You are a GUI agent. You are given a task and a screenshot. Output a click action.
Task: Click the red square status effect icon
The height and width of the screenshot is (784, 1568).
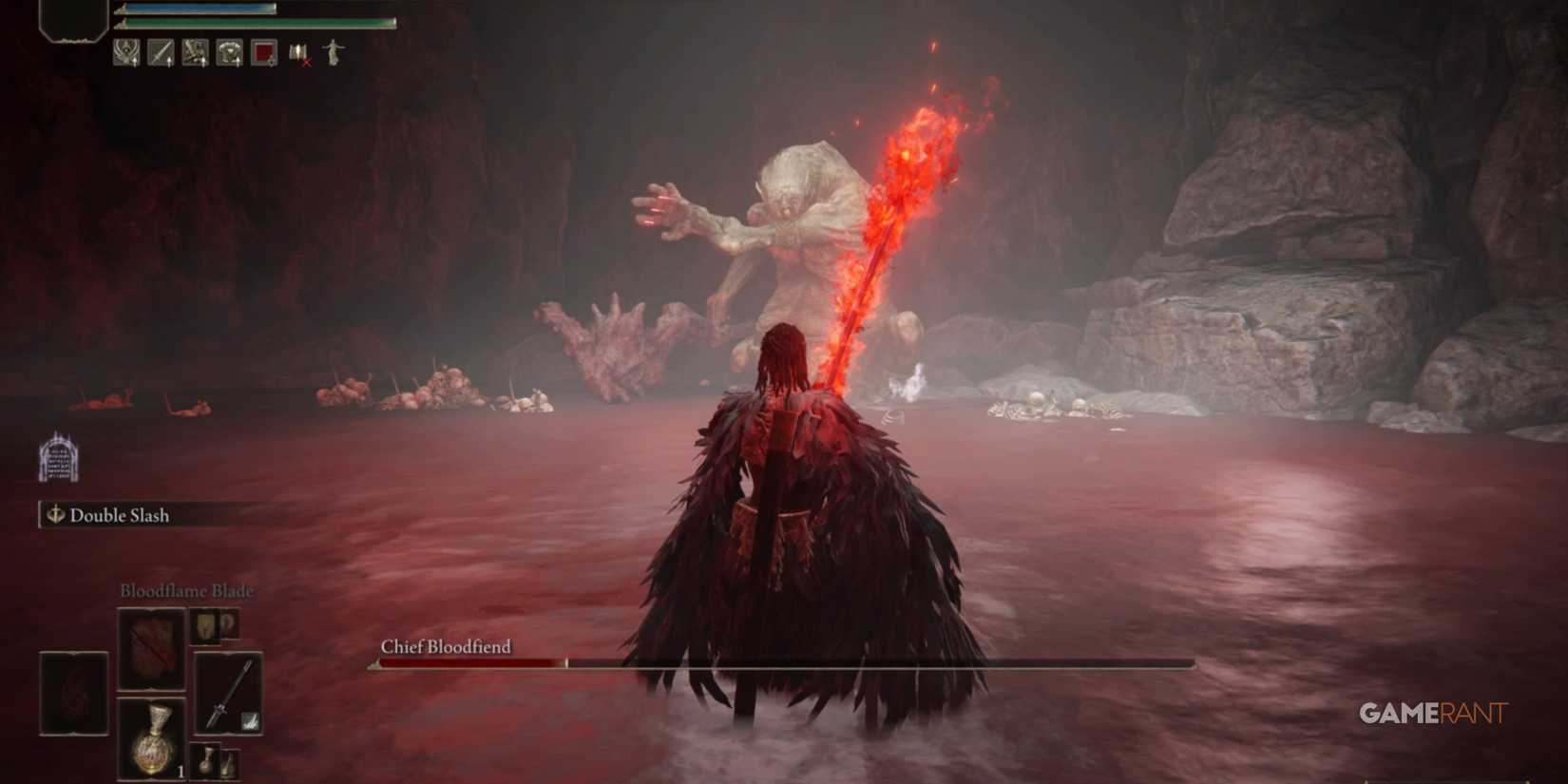point(264,52)
